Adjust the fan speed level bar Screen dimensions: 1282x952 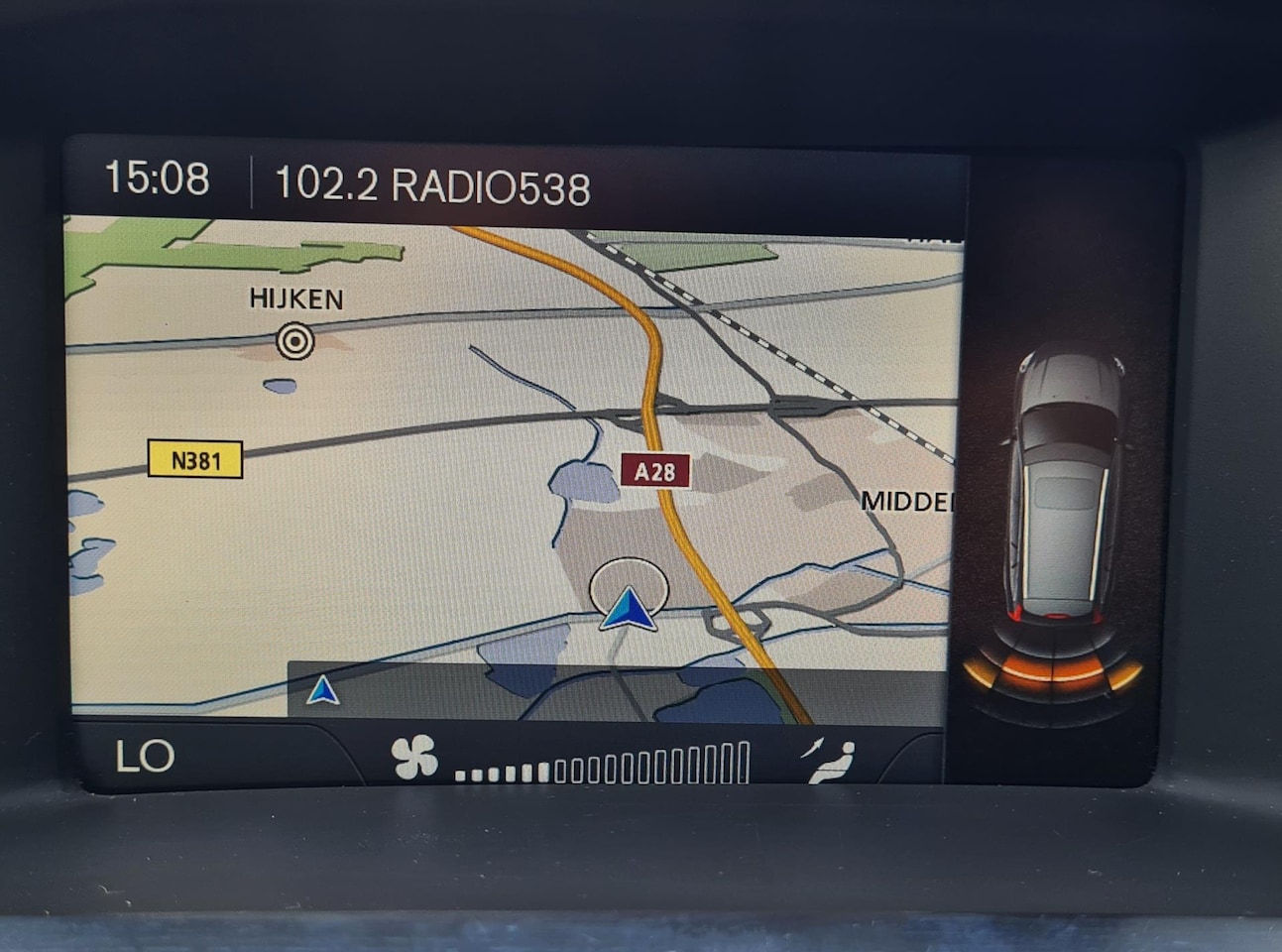click(x=602, y=765)
